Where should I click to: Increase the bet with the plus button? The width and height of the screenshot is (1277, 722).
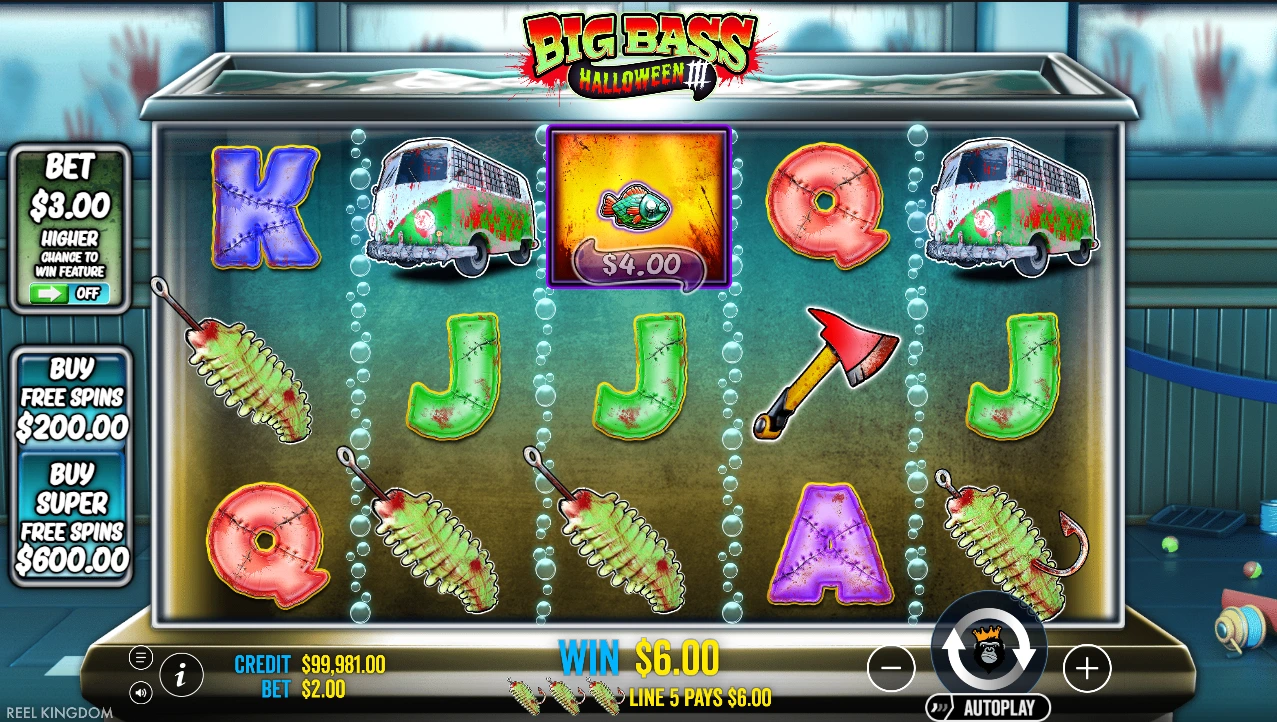point(1087,667)
